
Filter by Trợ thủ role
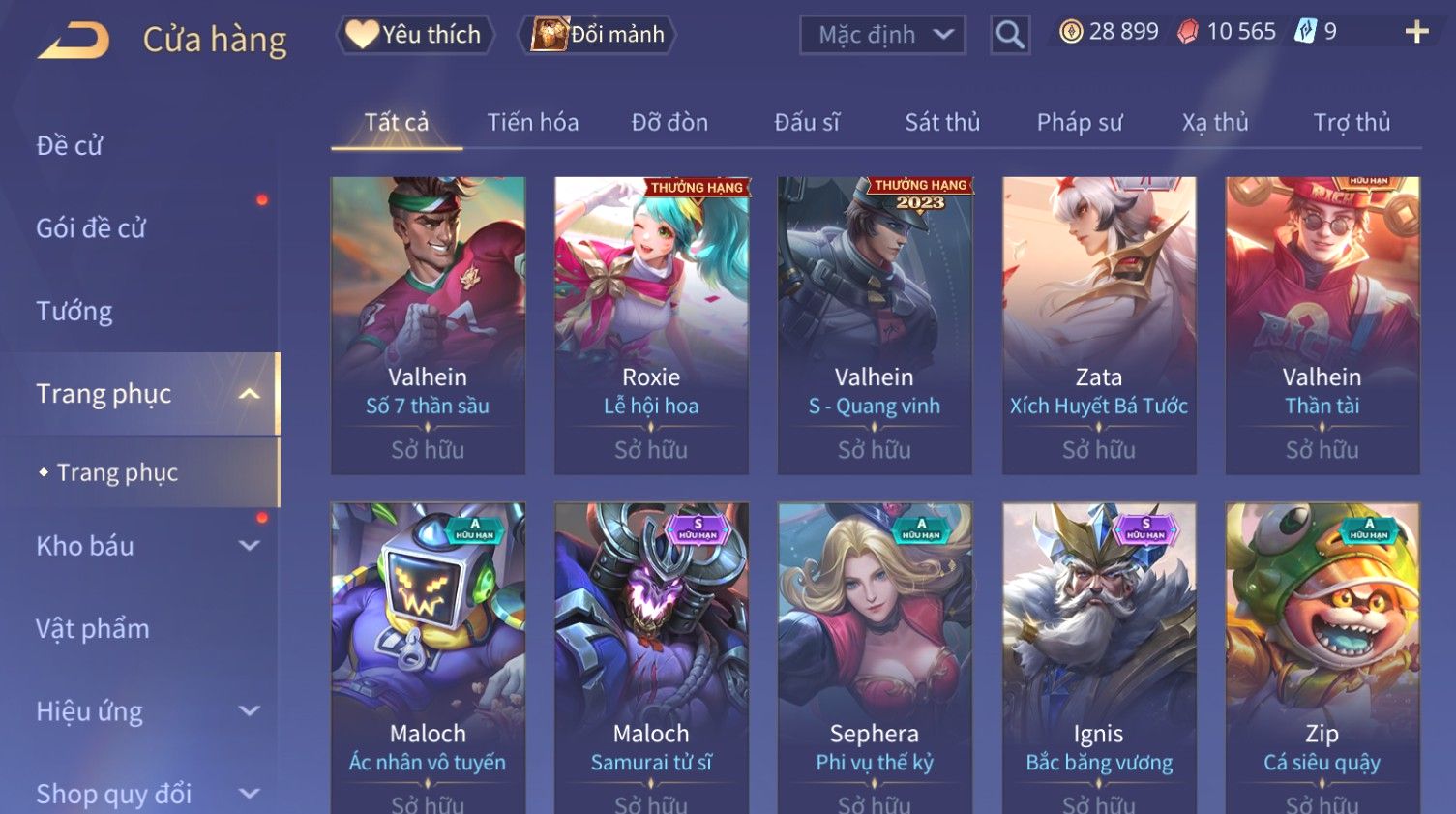point(1352,123)
